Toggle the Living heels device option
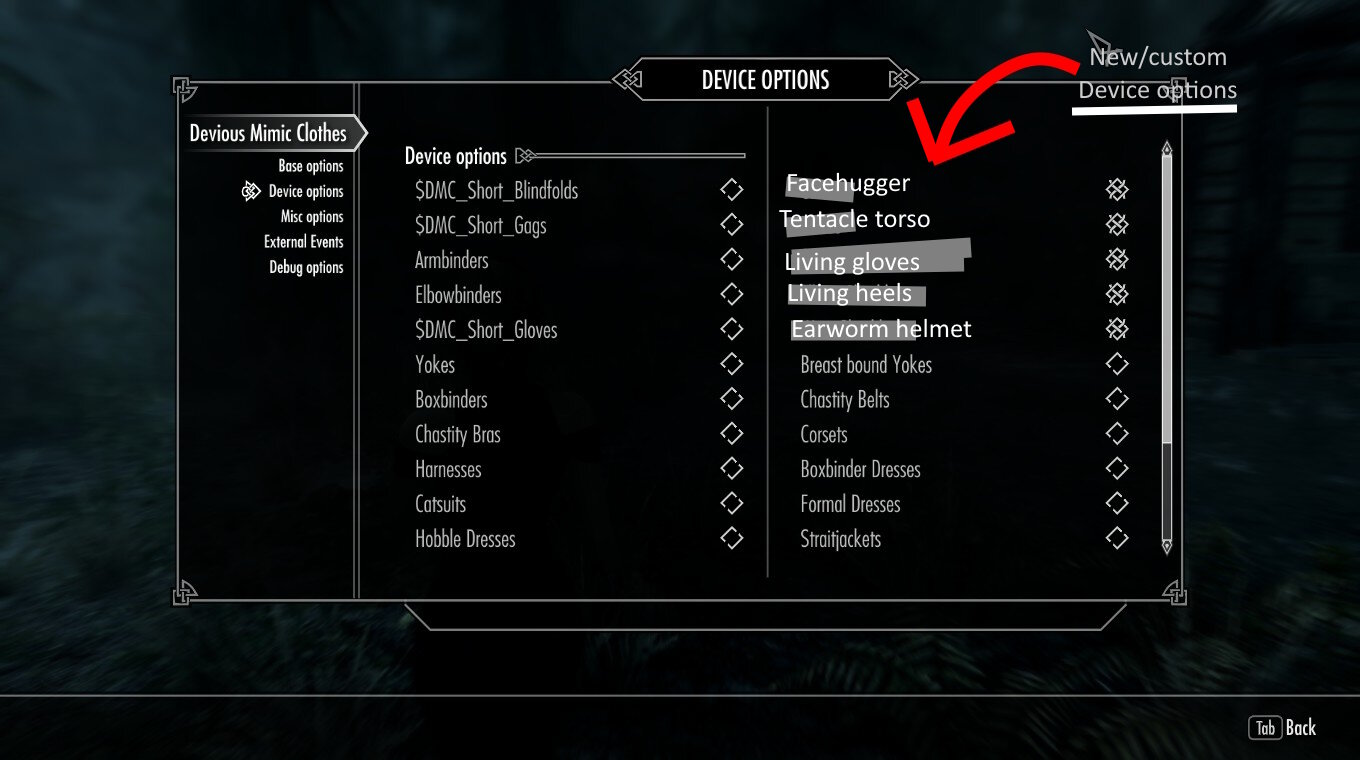Screen dimensions: 1360x760 click(x=1116, y=294)
